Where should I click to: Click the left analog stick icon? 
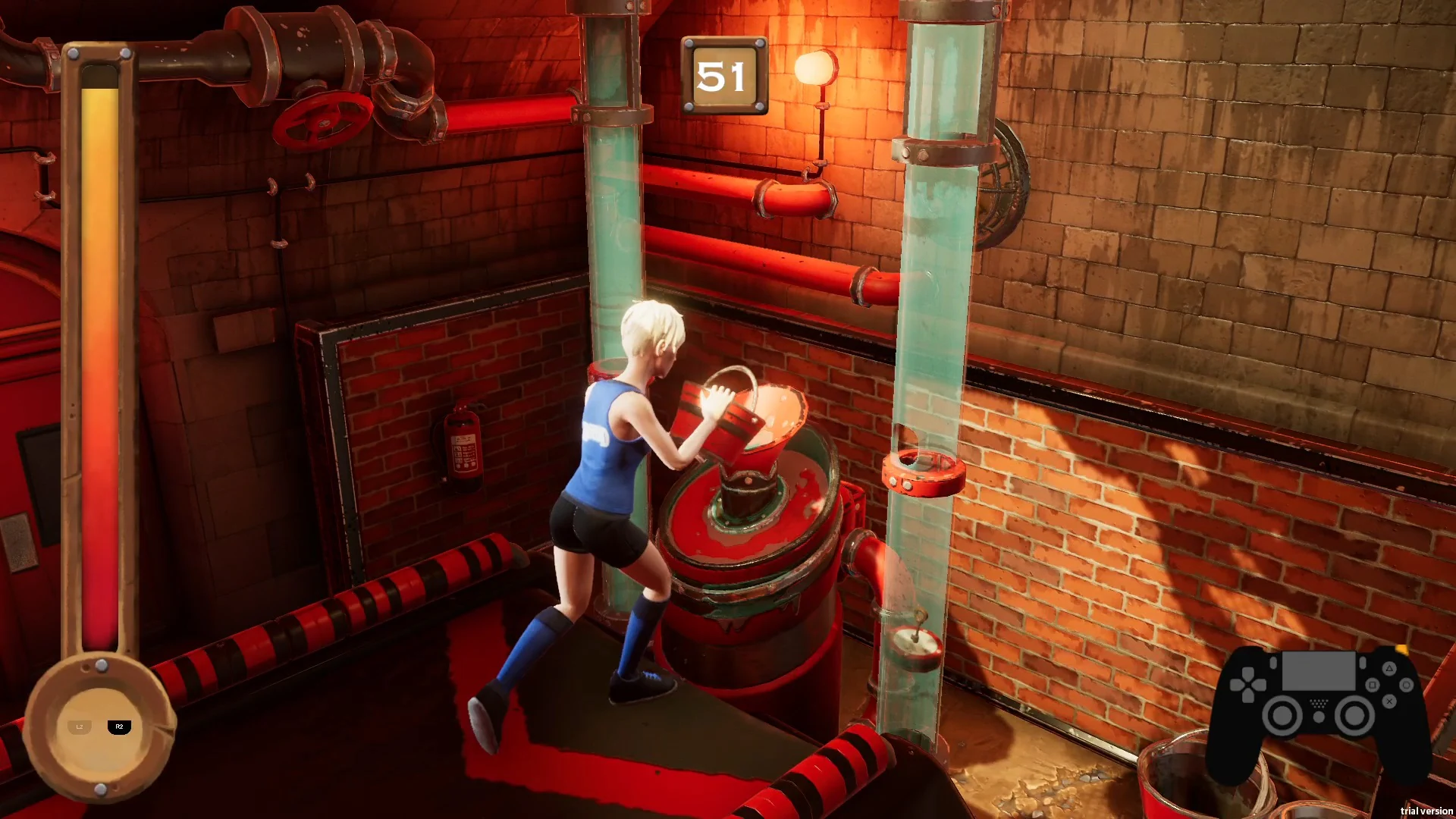point(1282,715)
